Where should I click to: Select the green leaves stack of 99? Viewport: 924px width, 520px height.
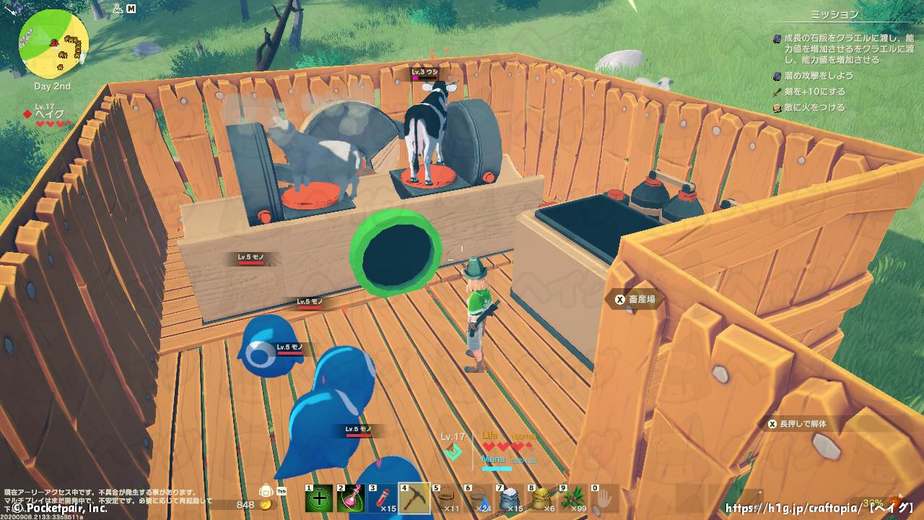click(x=574, y=498)
